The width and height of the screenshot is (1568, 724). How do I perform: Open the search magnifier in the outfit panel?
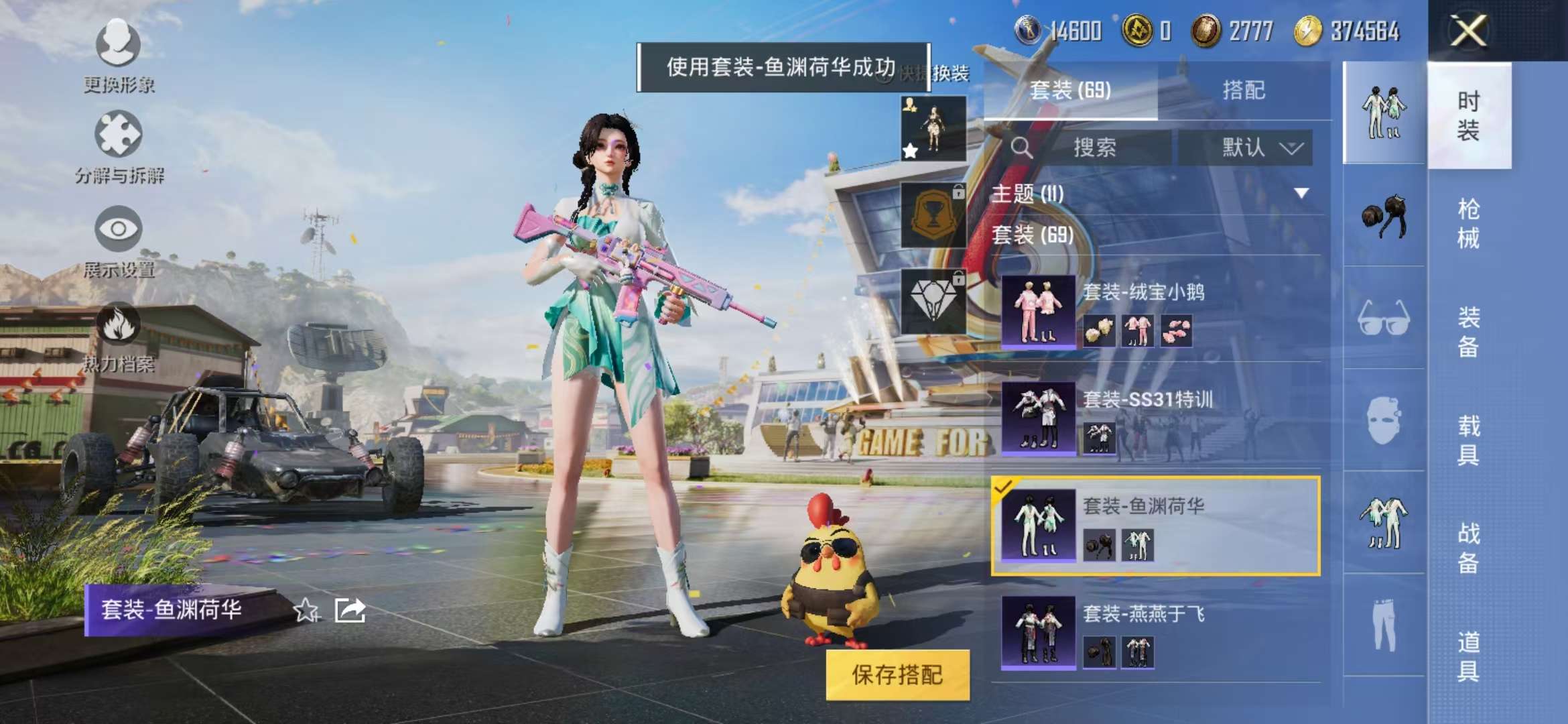(1023, 148)
